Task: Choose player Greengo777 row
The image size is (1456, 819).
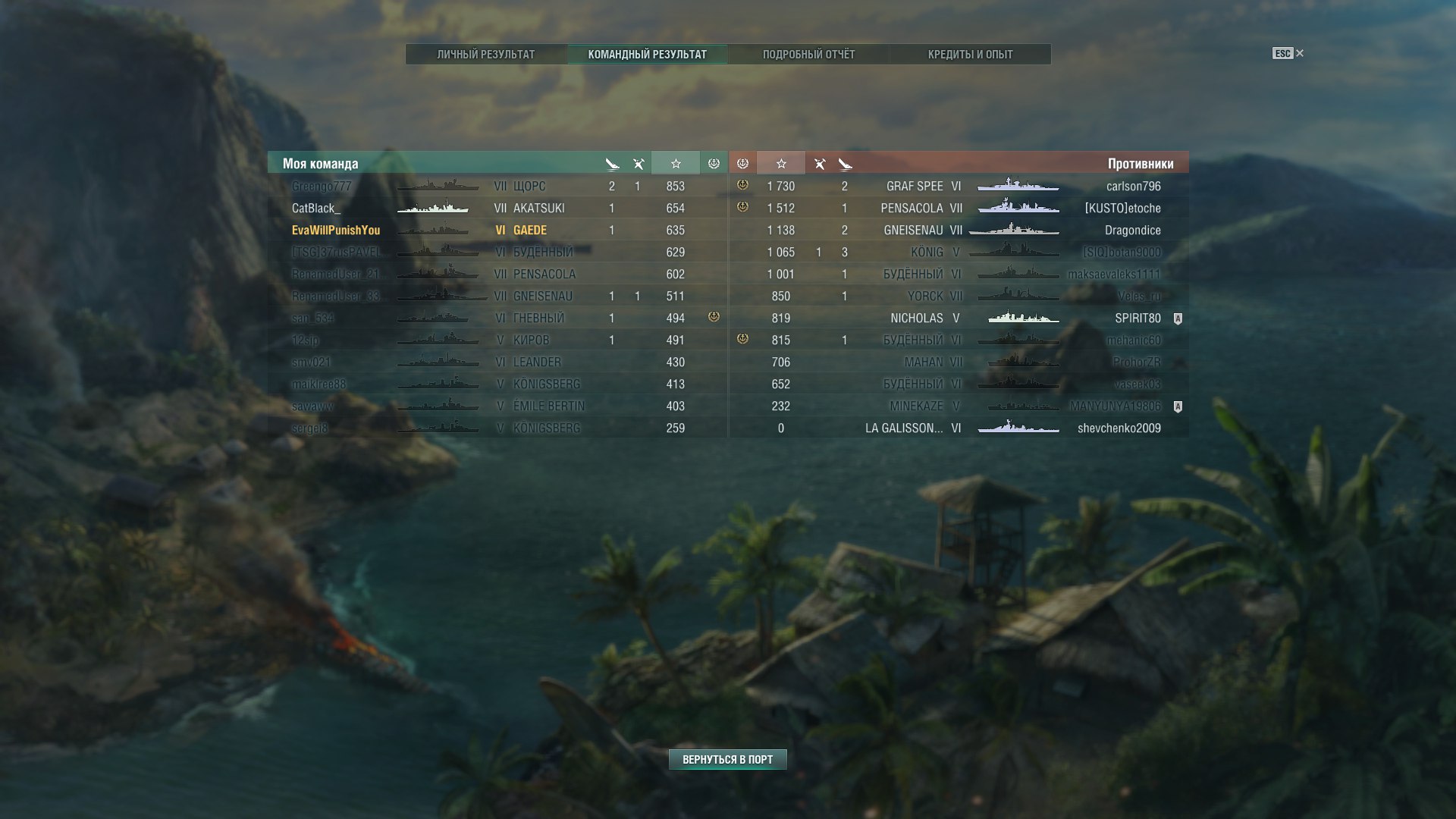Action: click(x=322, y=187)
